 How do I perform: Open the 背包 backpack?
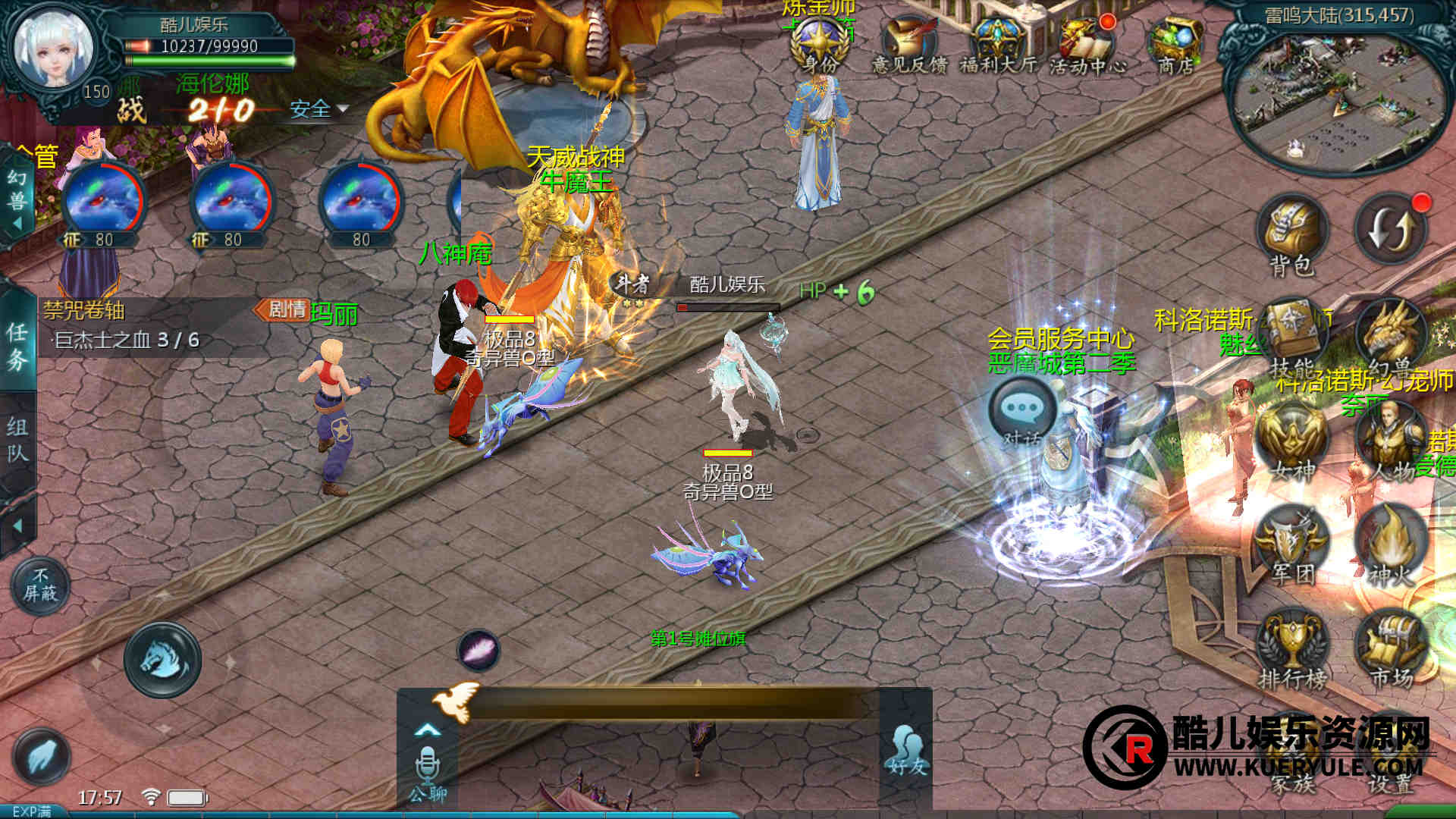[x=1292, y=232]
